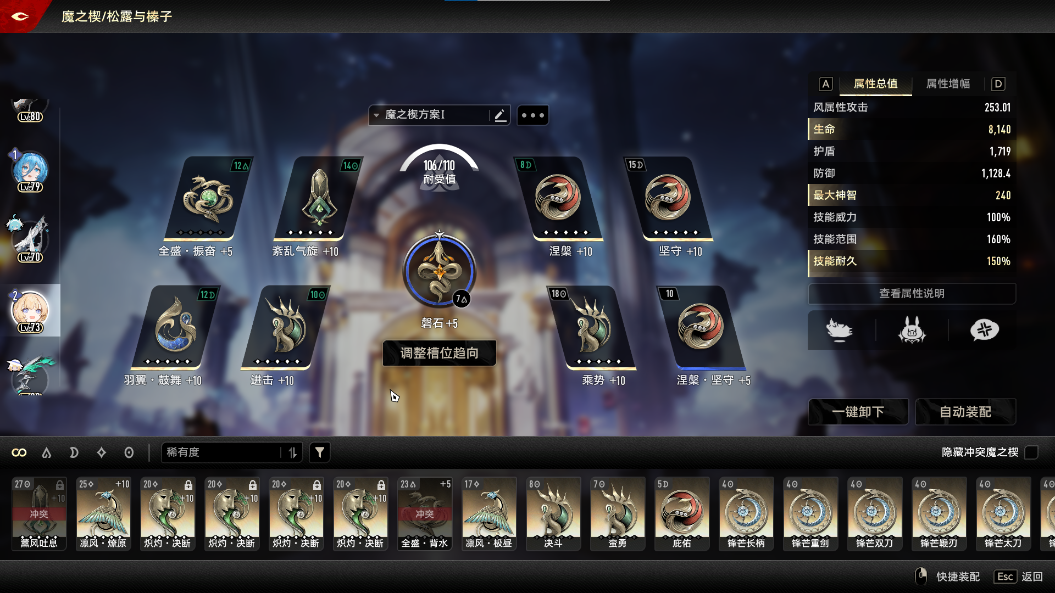Select the 涅槃 +10 wedge slot
The height and width of the screenshot is (593, 1055).
(x=558, y=199)
